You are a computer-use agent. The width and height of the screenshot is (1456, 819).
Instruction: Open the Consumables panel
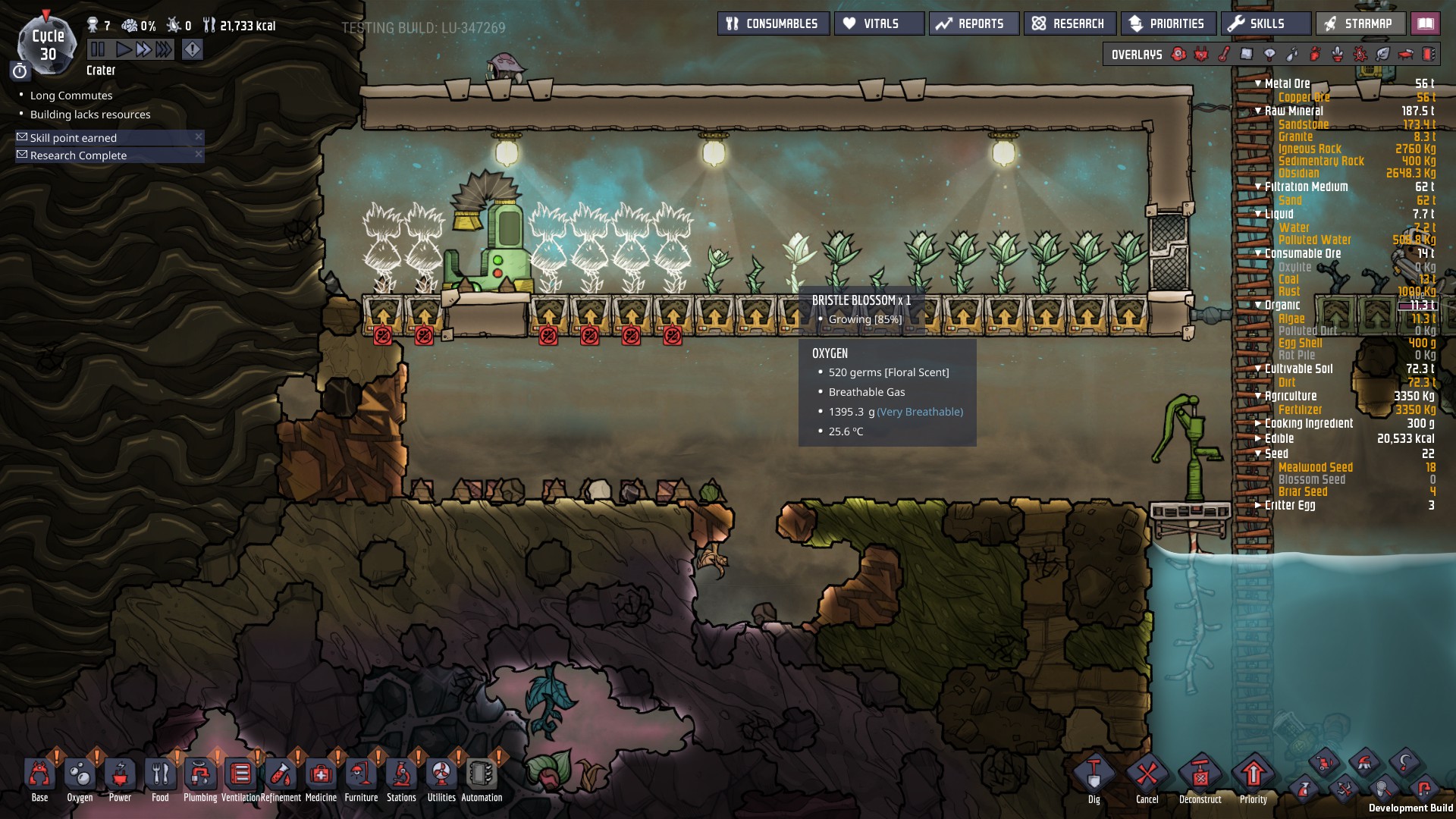click(x=773, y=24)
